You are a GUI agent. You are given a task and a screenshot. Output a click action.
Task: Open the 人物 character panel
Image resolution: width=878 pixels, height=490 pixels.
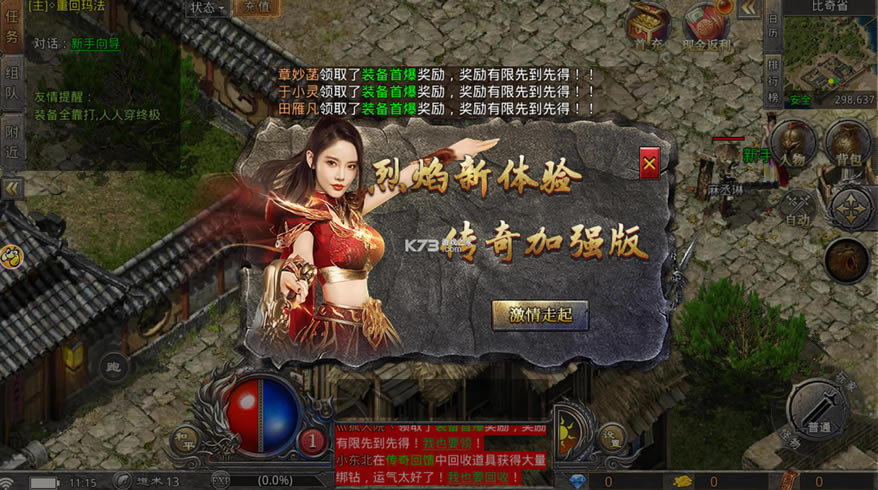(x=792, y=145)
